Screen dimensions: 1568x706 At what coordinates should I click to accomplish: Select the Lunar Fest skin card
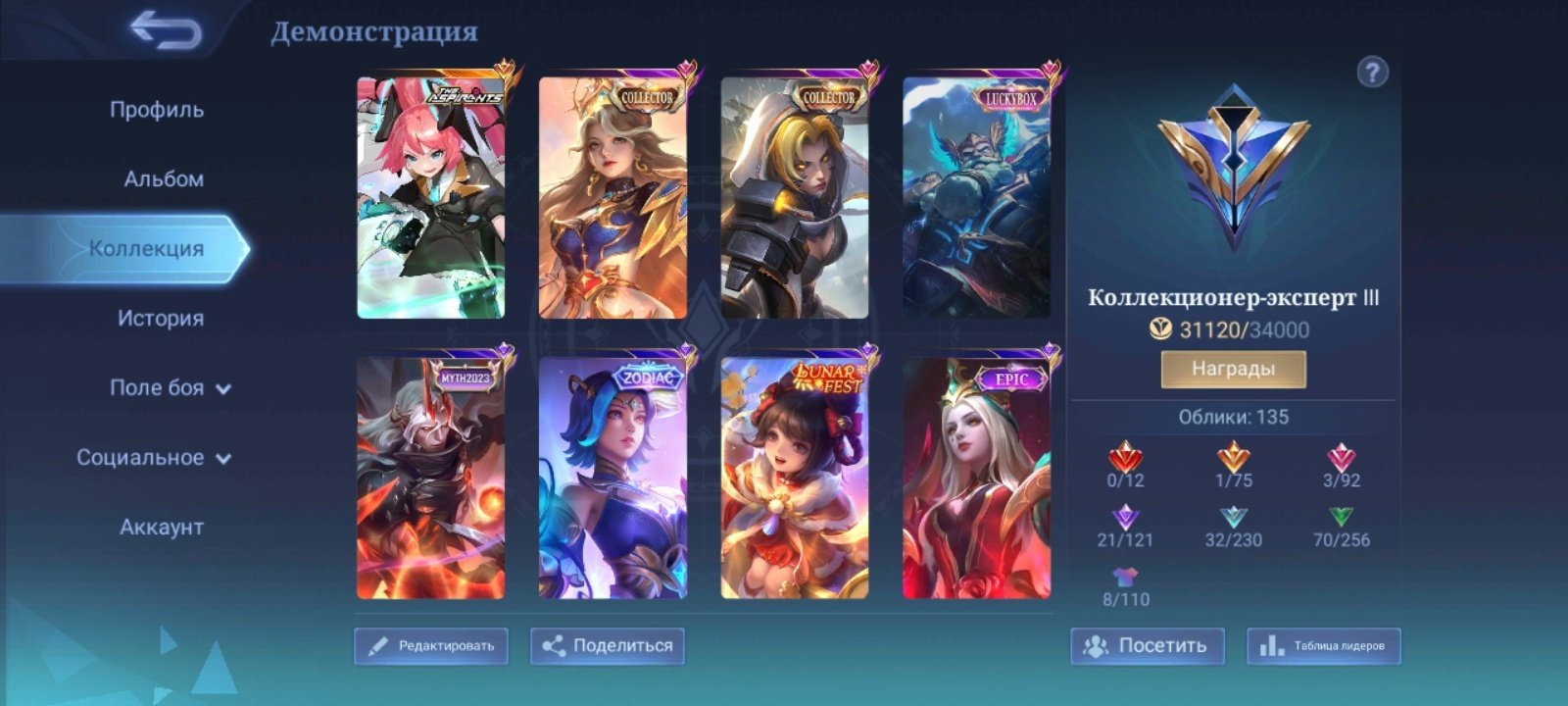pos(795,478)
